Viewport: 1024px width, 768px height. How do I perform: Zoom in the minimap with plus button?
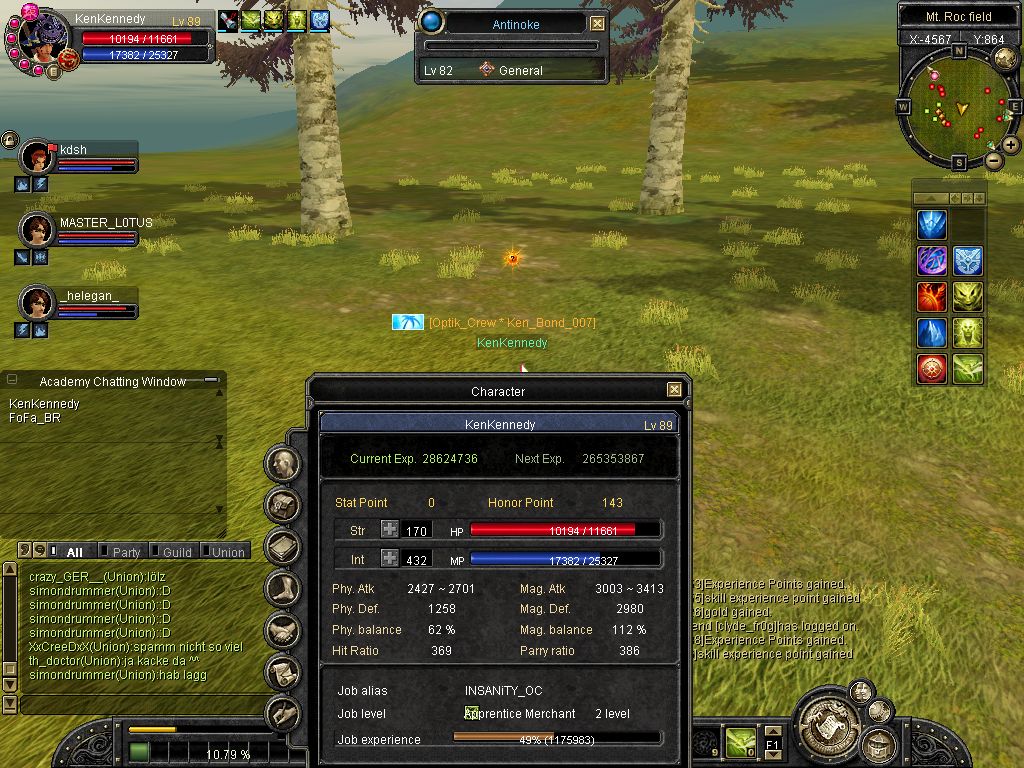[x=1011, y=145]
